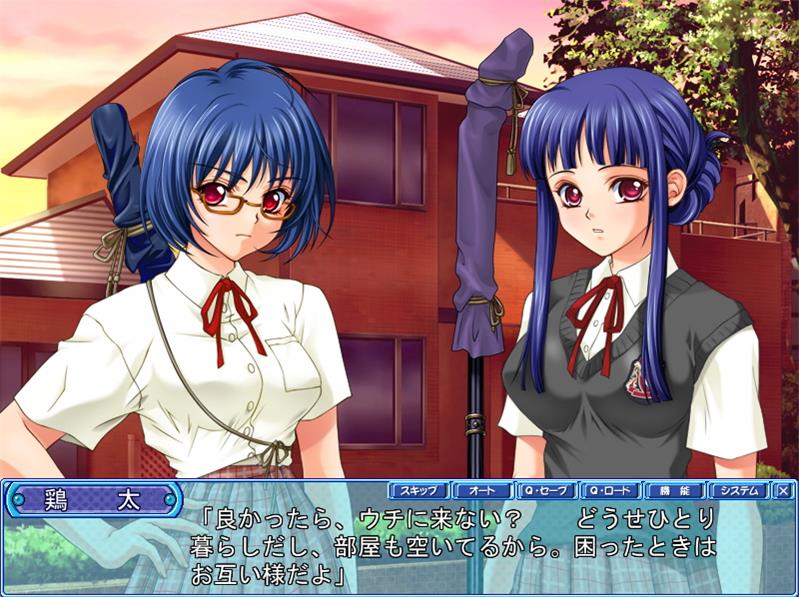799x597 pixels.
Task: Hide the dialogue window with the X button
Action: [x=783, y=491]
